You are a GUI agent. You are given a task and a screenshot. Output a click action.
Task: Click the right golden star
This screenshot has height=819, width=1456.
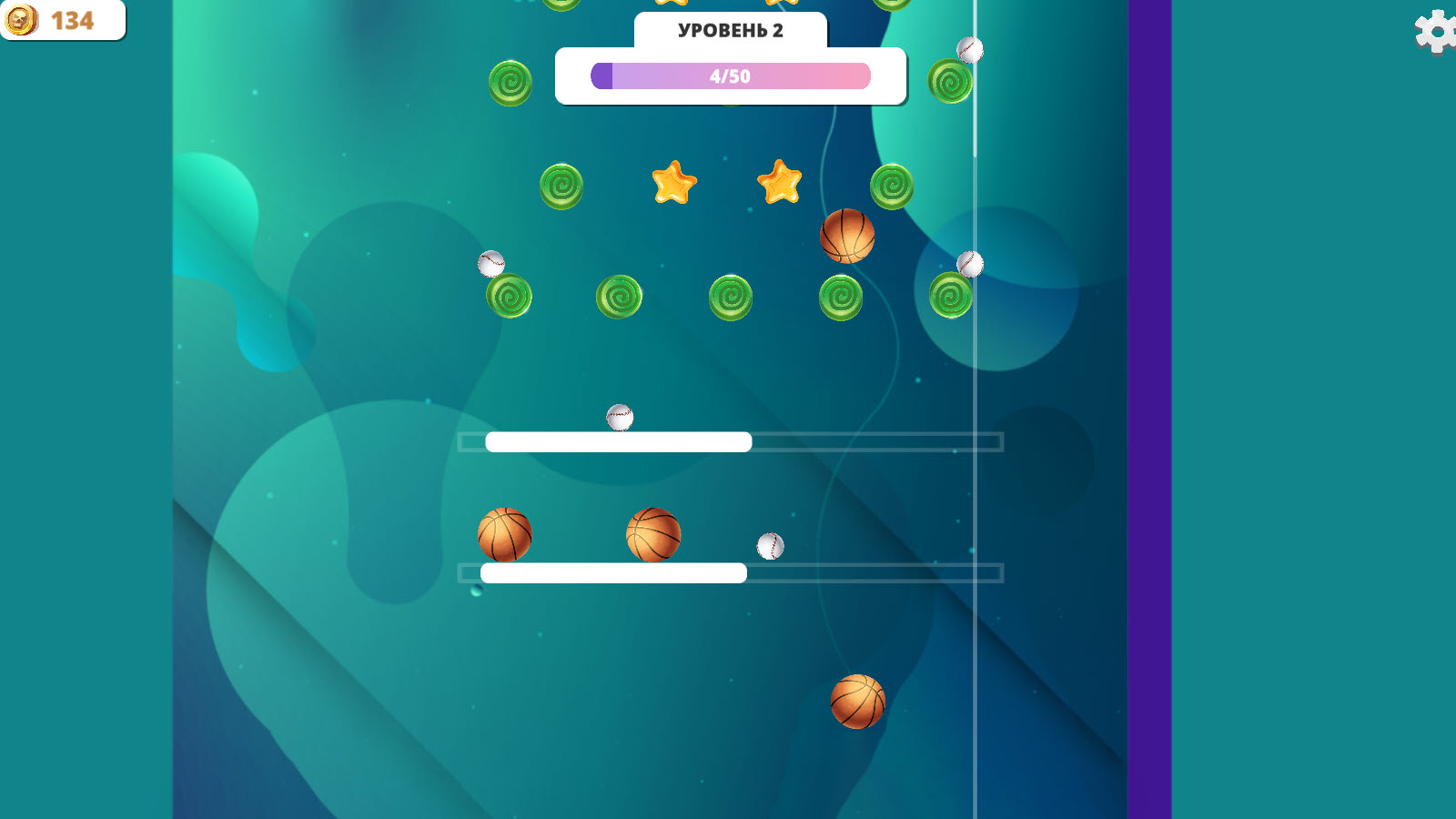tap(778, 185)
